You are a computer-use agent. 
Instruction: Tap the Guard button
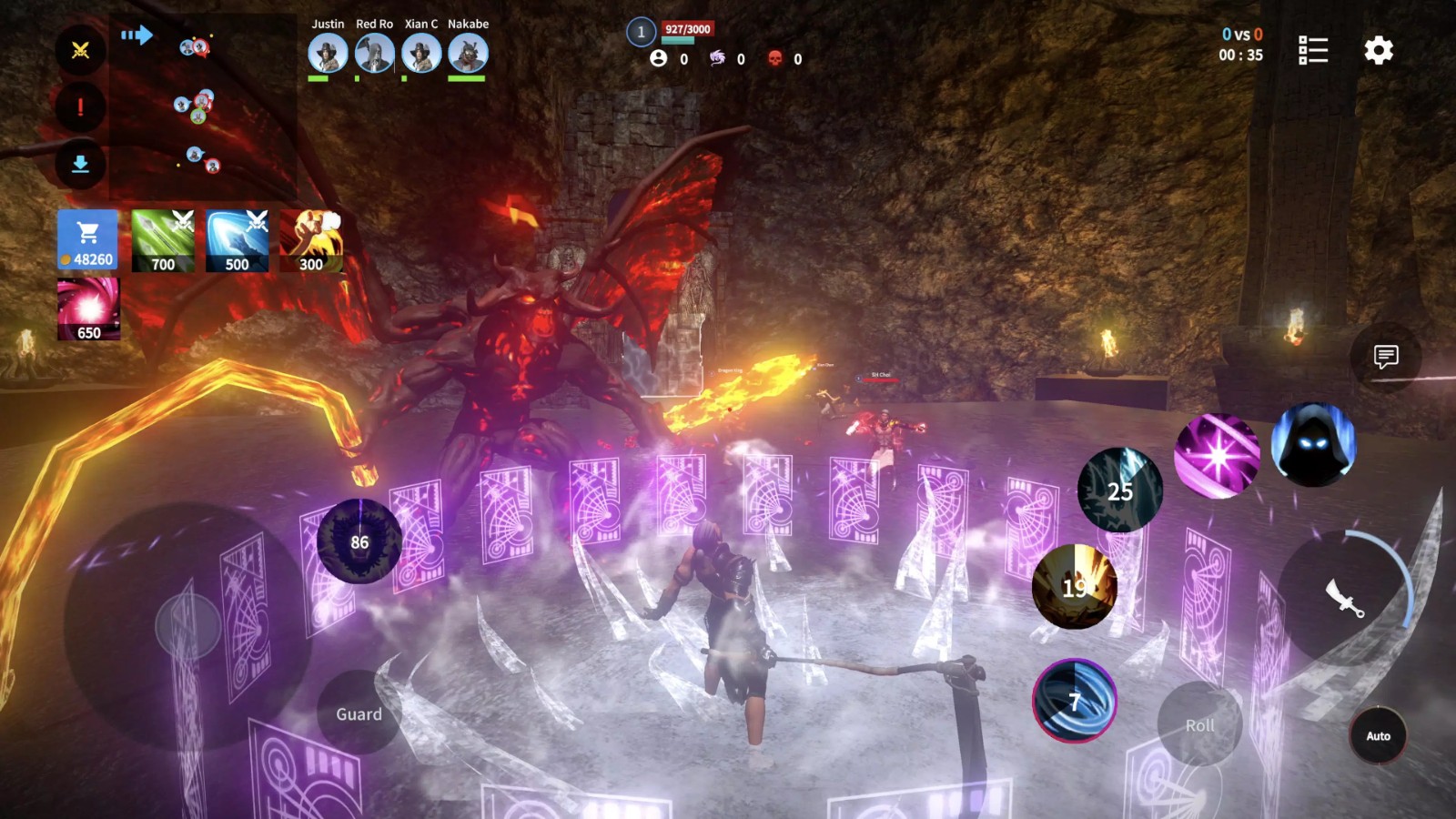point(359,713)
